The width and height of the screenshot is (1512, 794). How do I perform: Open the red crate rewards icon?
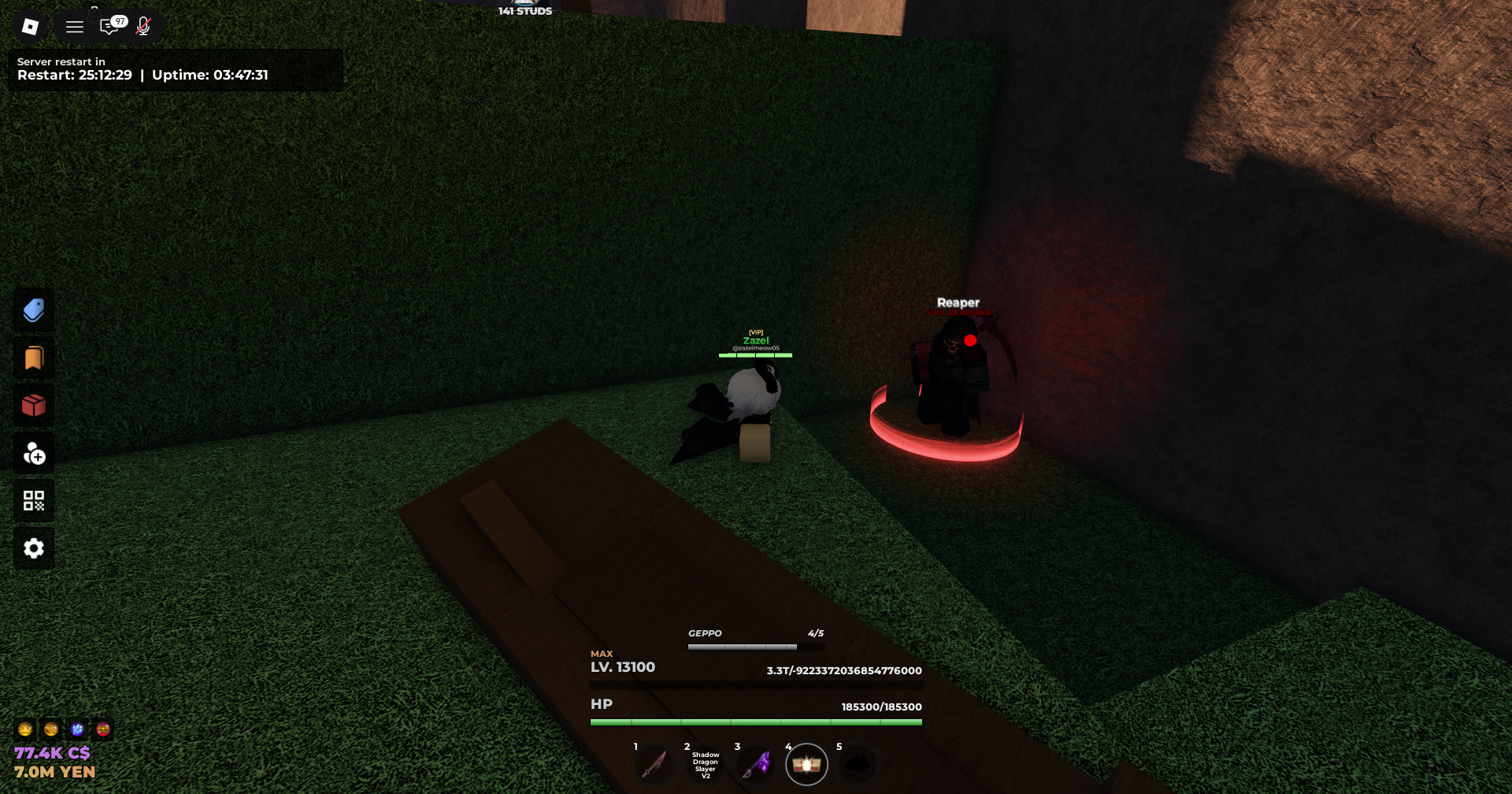coord(34,405)
